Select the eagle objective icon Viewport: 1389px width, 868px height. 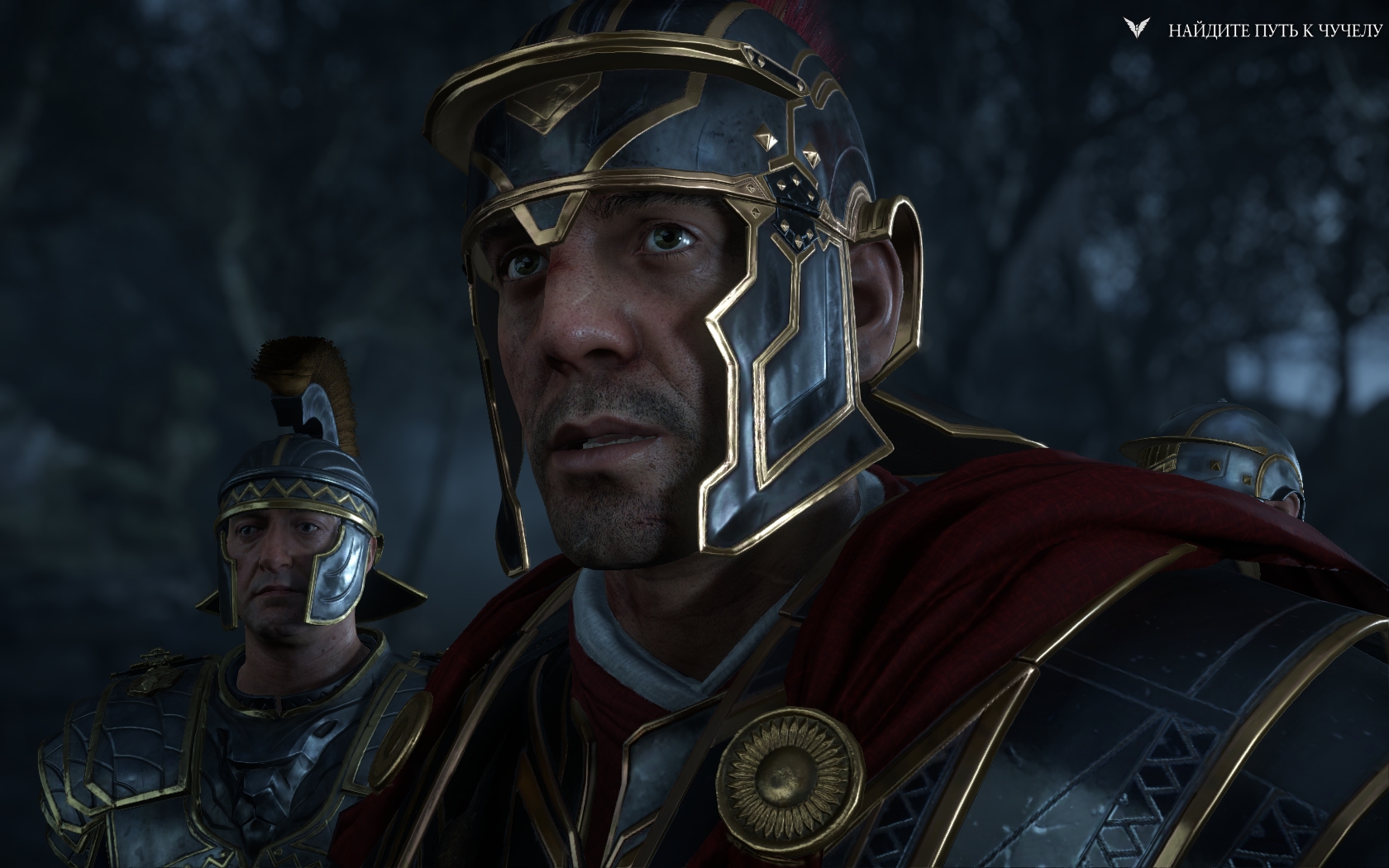point(1136,30)
